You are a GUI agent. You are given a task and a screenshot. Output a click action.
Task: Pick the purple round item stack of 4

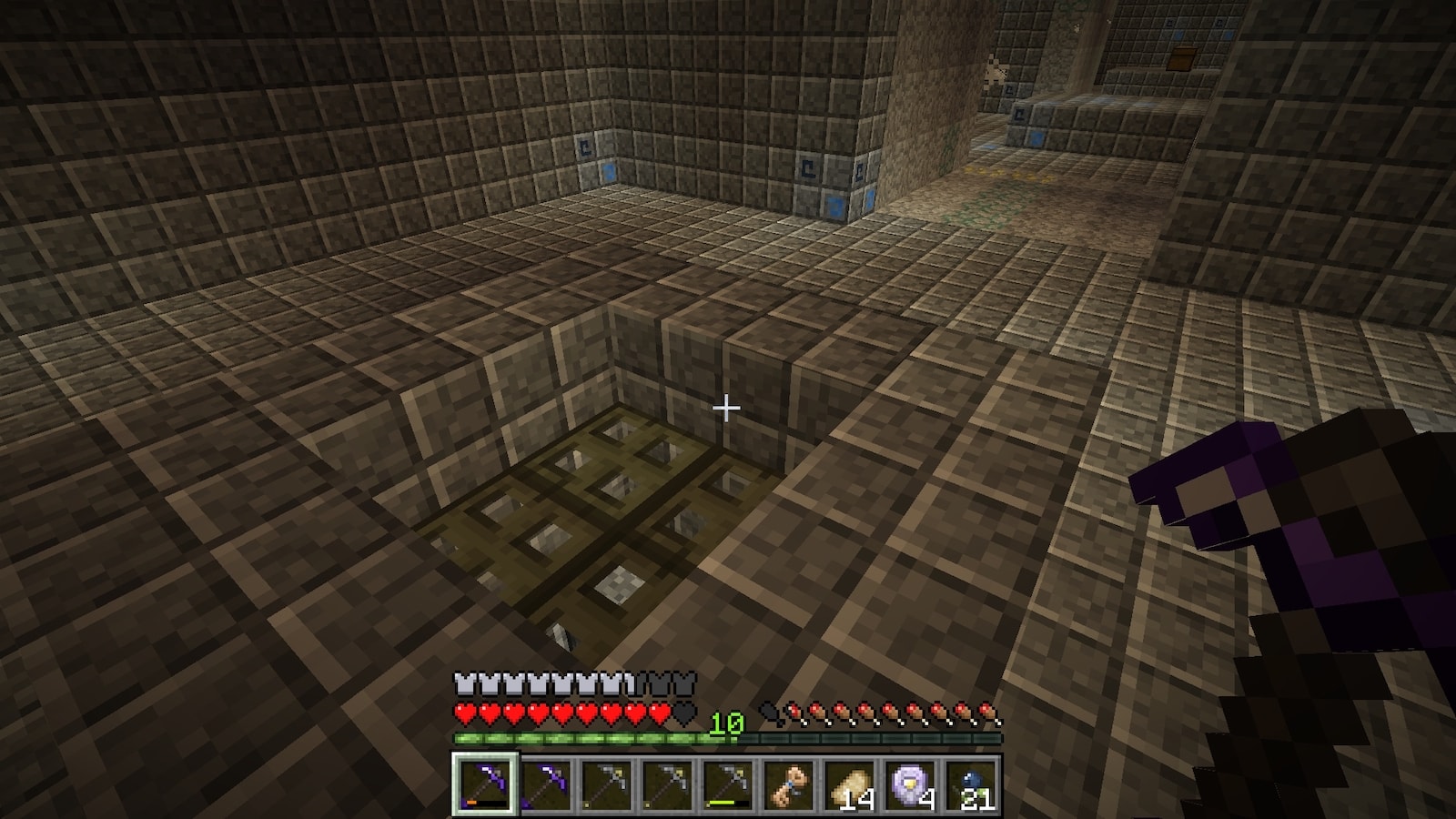(909, 784)
